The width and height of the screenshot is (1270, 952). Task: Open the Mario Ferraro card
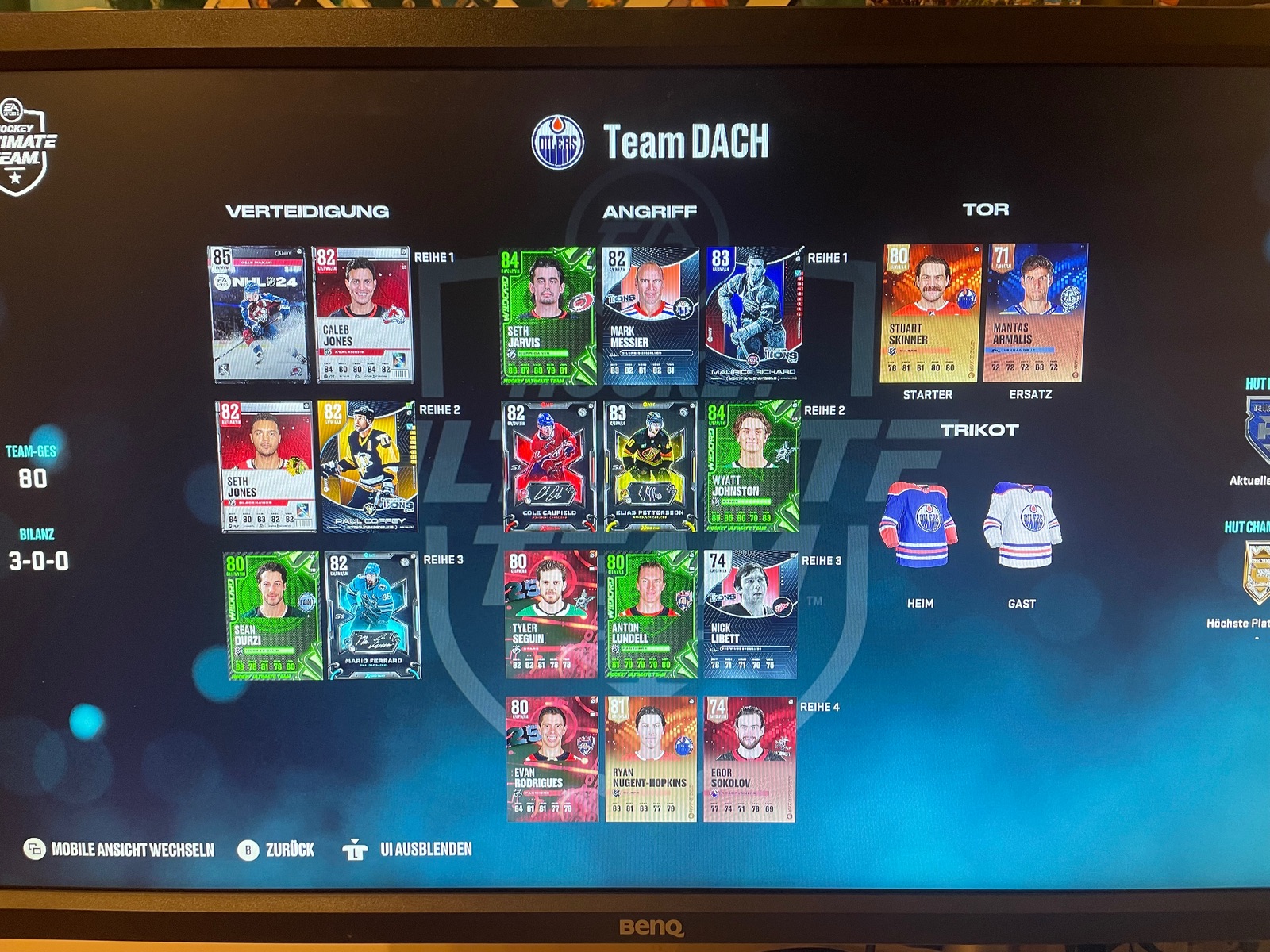pos(372,616)
